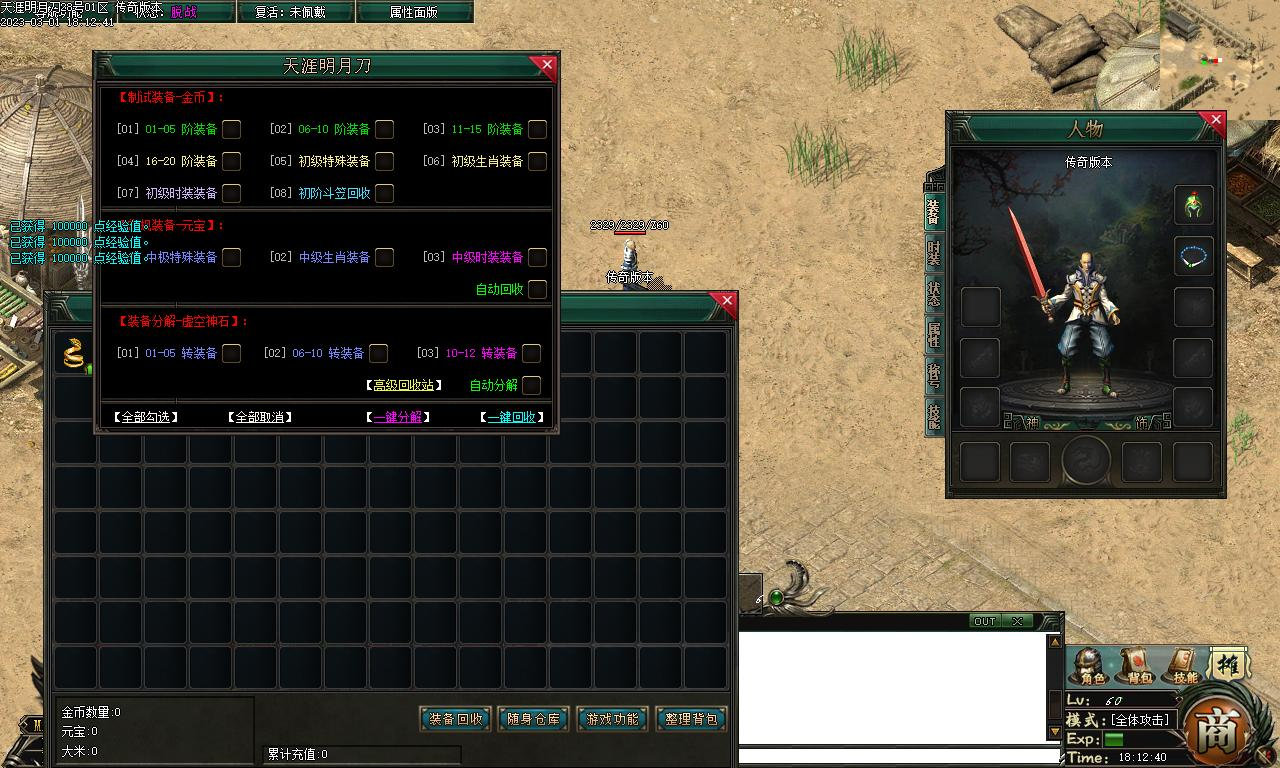Enable the 自动回收 checkbox
This screenshot has width=1280, height=768.
[537, 289]
